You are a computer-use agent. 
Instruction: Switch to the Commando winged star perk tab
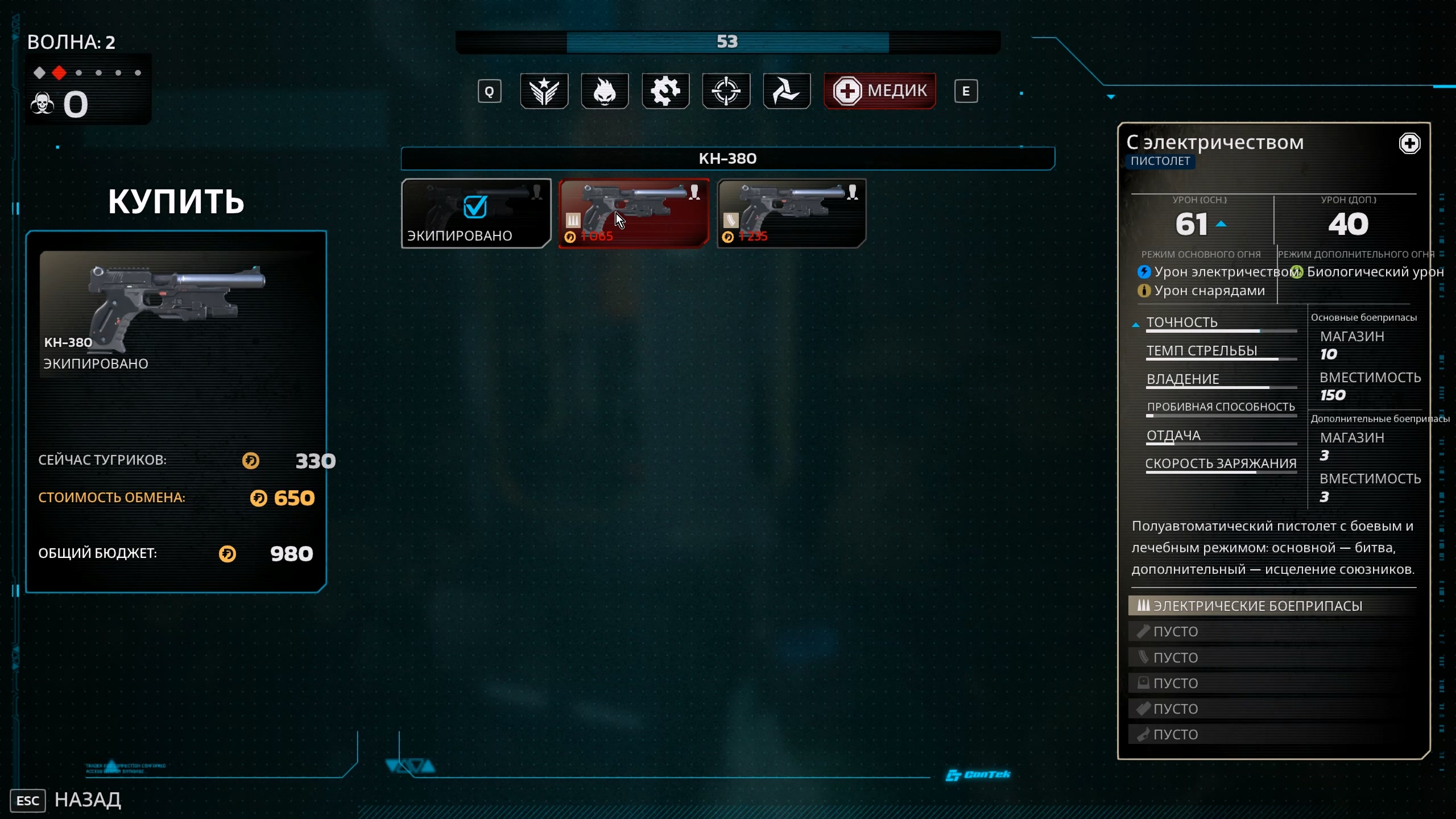pos(544,91)
